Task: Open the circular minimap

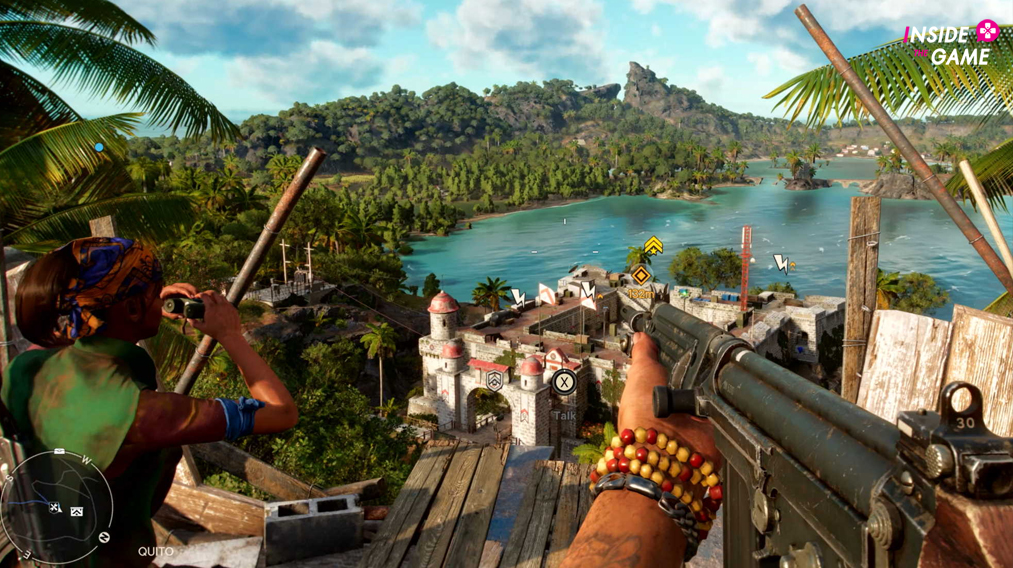Action: tap(55, 507)
